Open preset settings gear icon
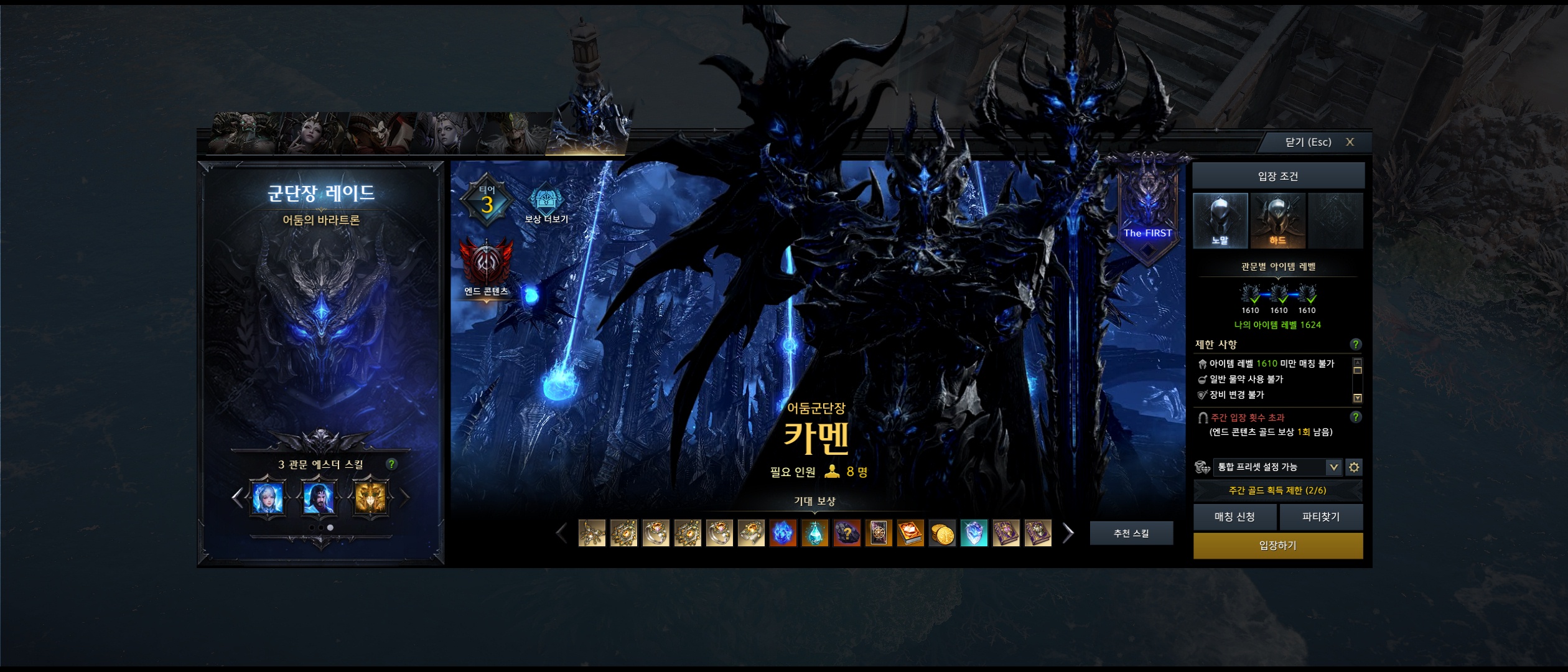Viewport: 1568px width, 672px height. pos(1353,467)
